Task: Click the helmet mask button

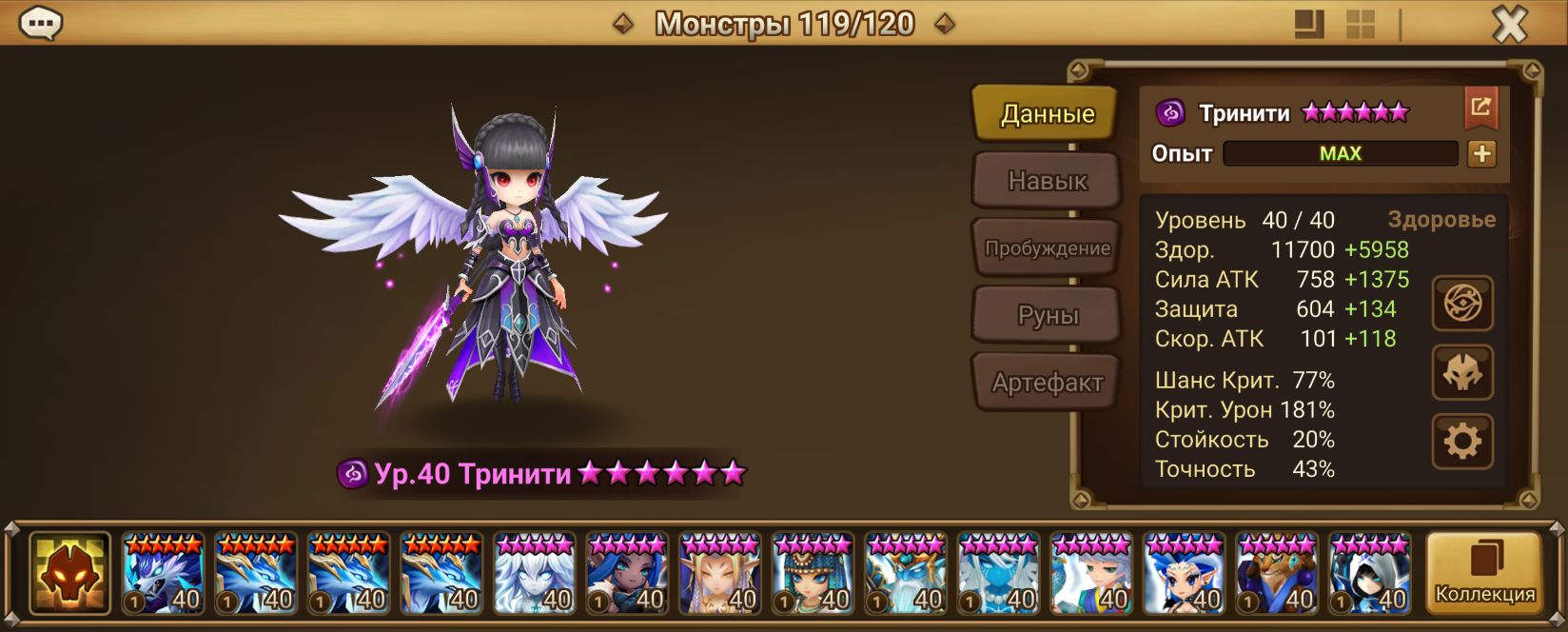Action: tap(1462, 372)
